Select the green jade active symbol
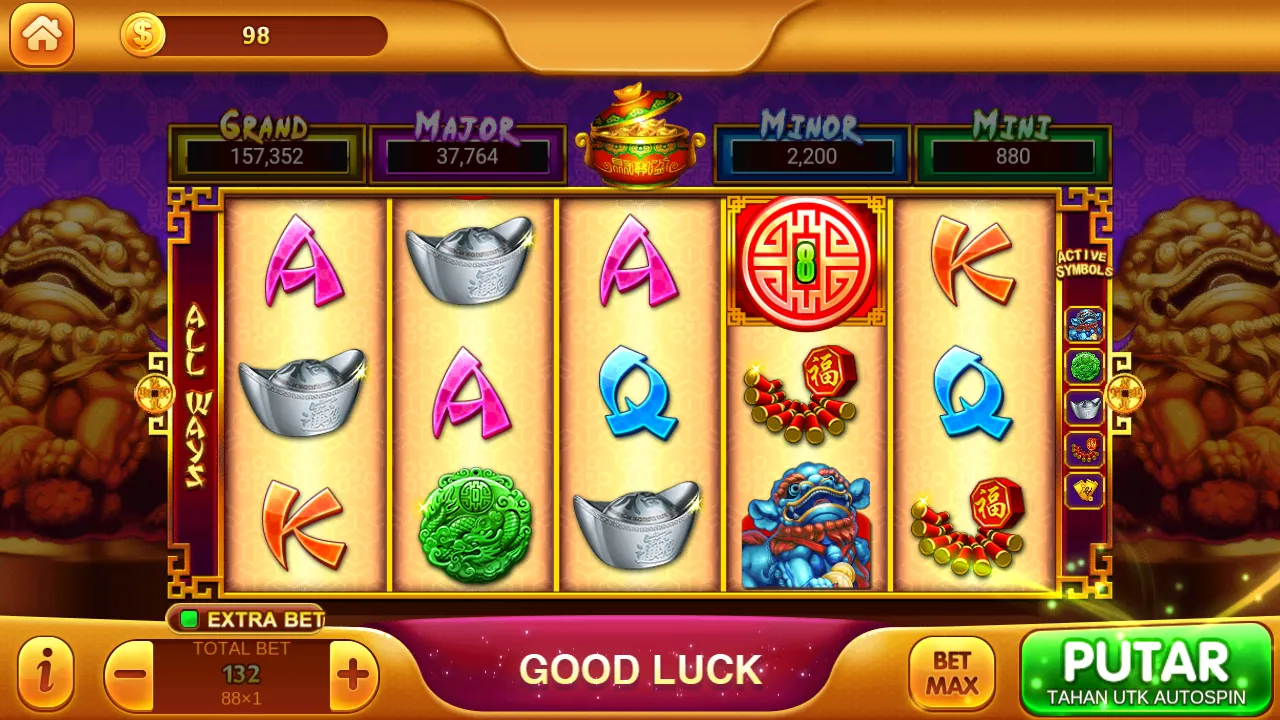 click(x=1085, y=367)
